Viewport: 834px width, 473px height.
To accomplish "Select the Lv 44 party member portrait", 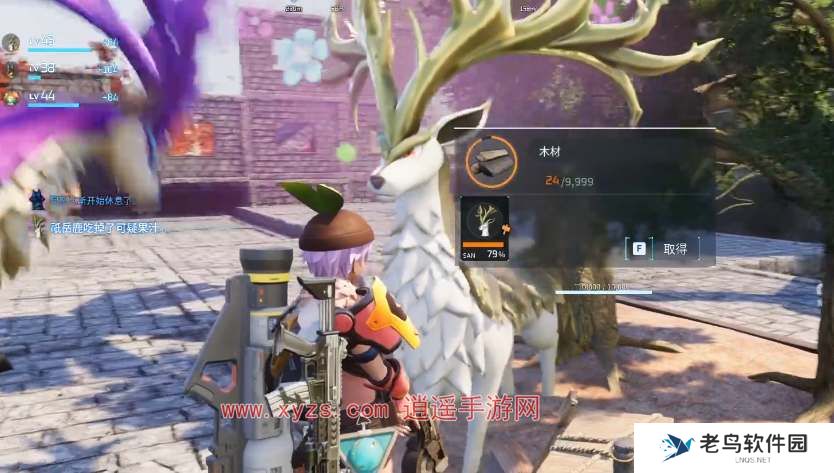I will (x=11, y=97).
